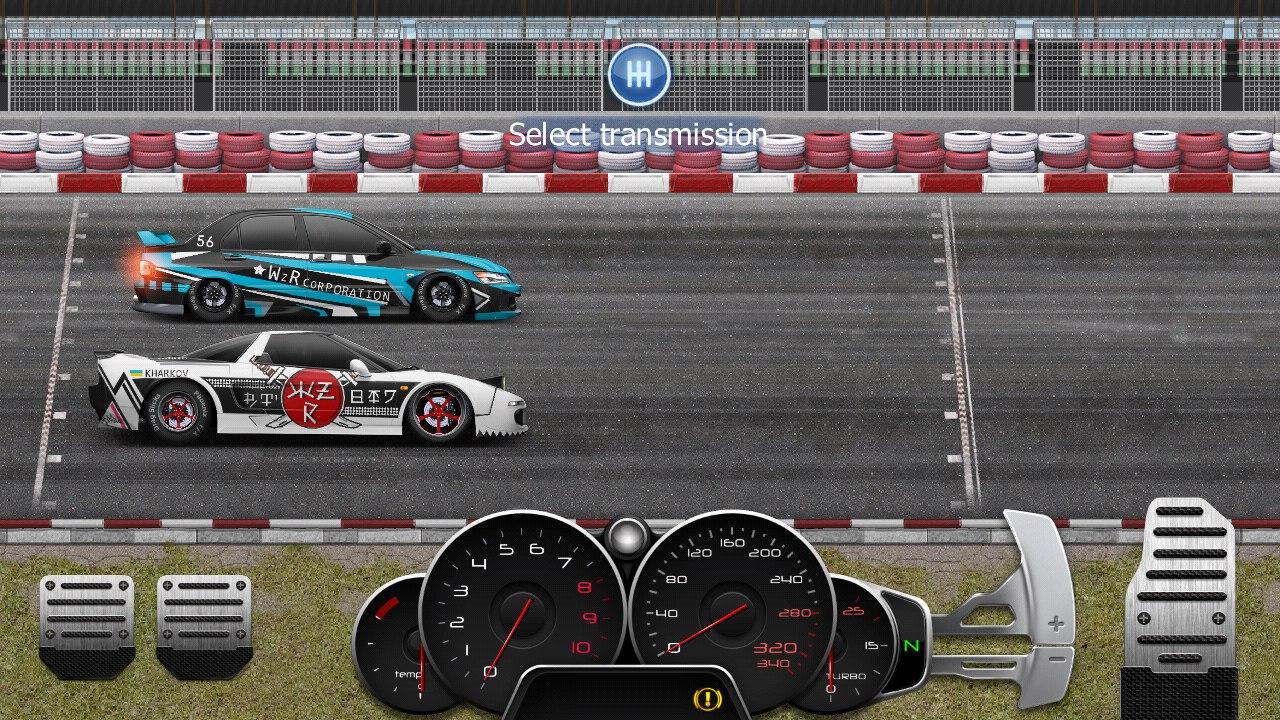
Task: Tap the temp gauge on the dash
Action: pos(398,648)
